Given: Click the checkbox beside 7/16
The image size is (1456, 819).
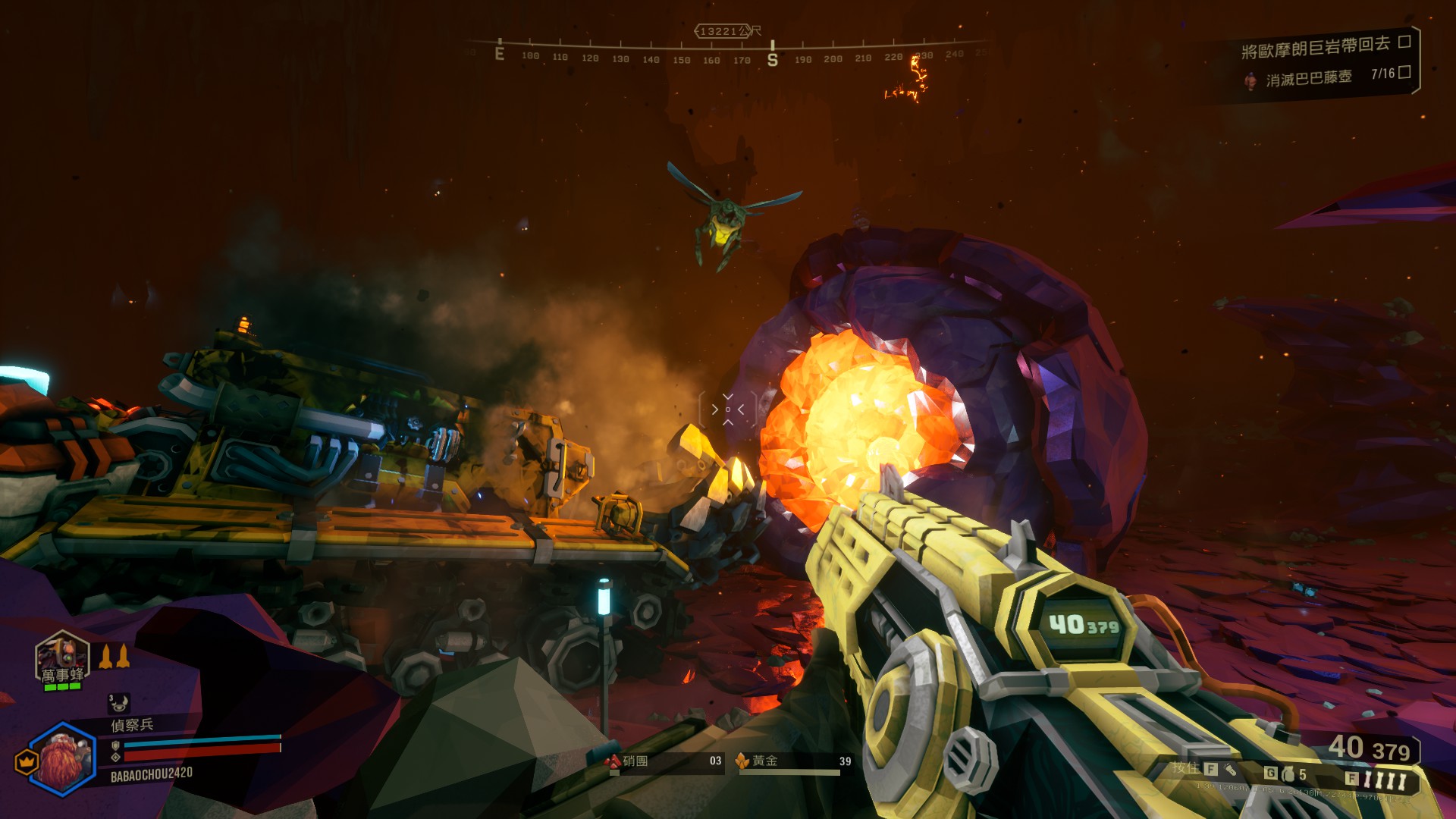Looking at the screenshot, I should (x=1404, y=72).
